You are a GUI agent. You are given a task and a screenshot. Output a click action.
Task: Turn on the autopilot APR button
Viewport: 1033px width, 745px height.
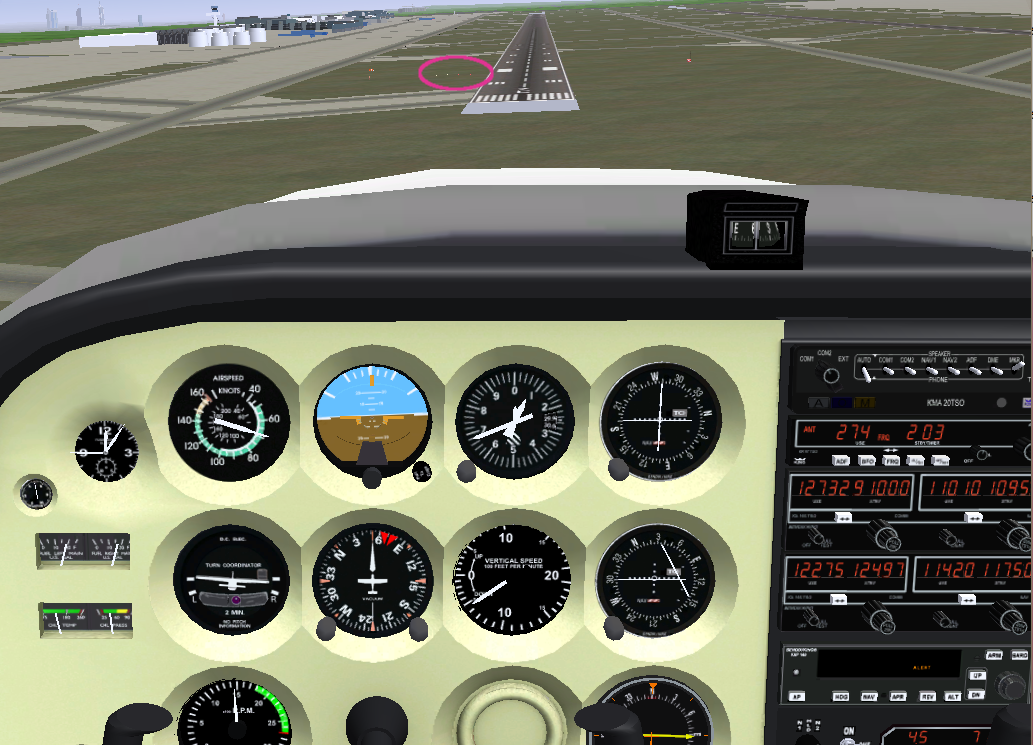point(899,696)
